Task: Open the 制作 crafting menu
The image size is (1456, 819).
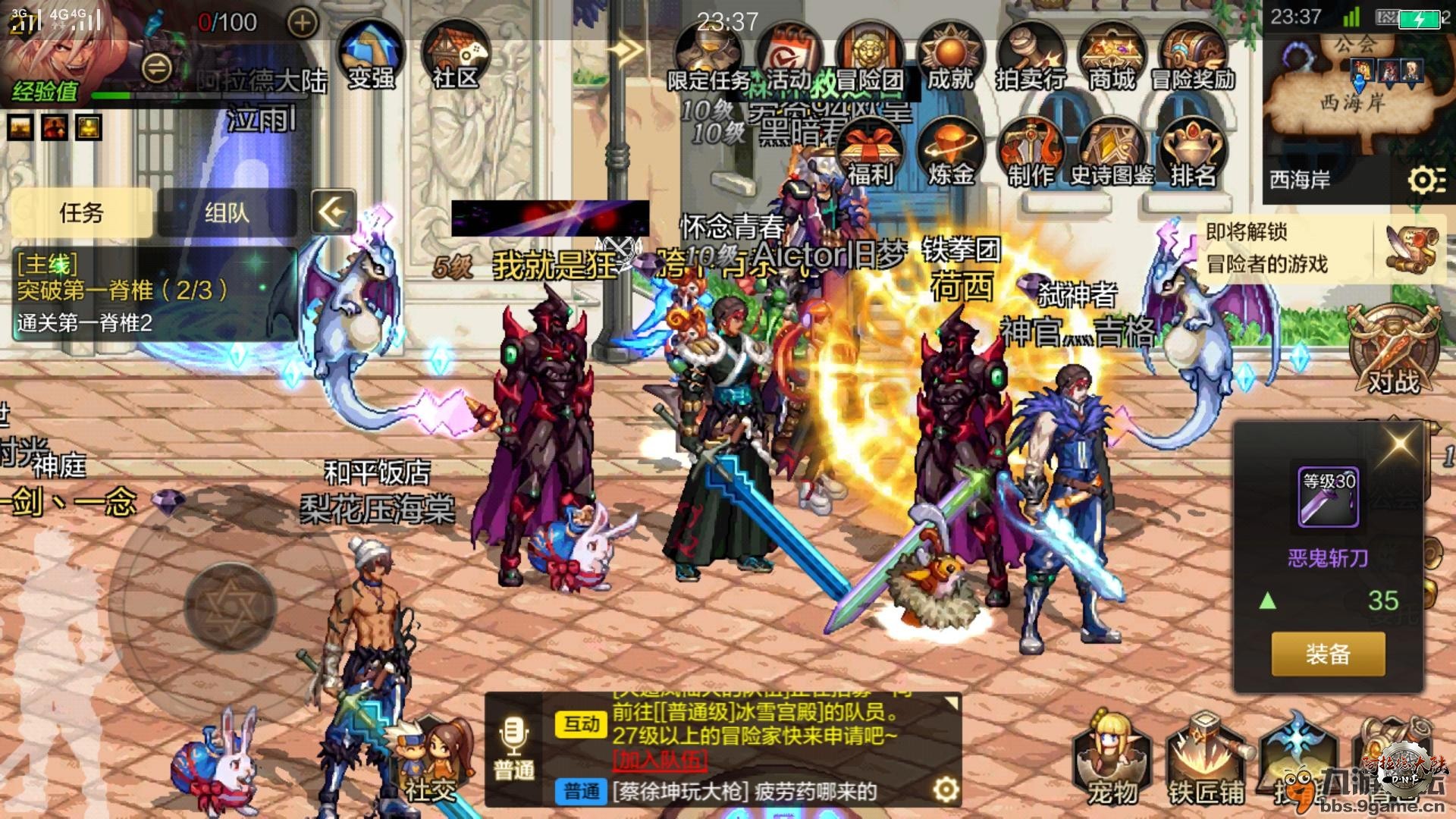Action: coord(1031,153)
